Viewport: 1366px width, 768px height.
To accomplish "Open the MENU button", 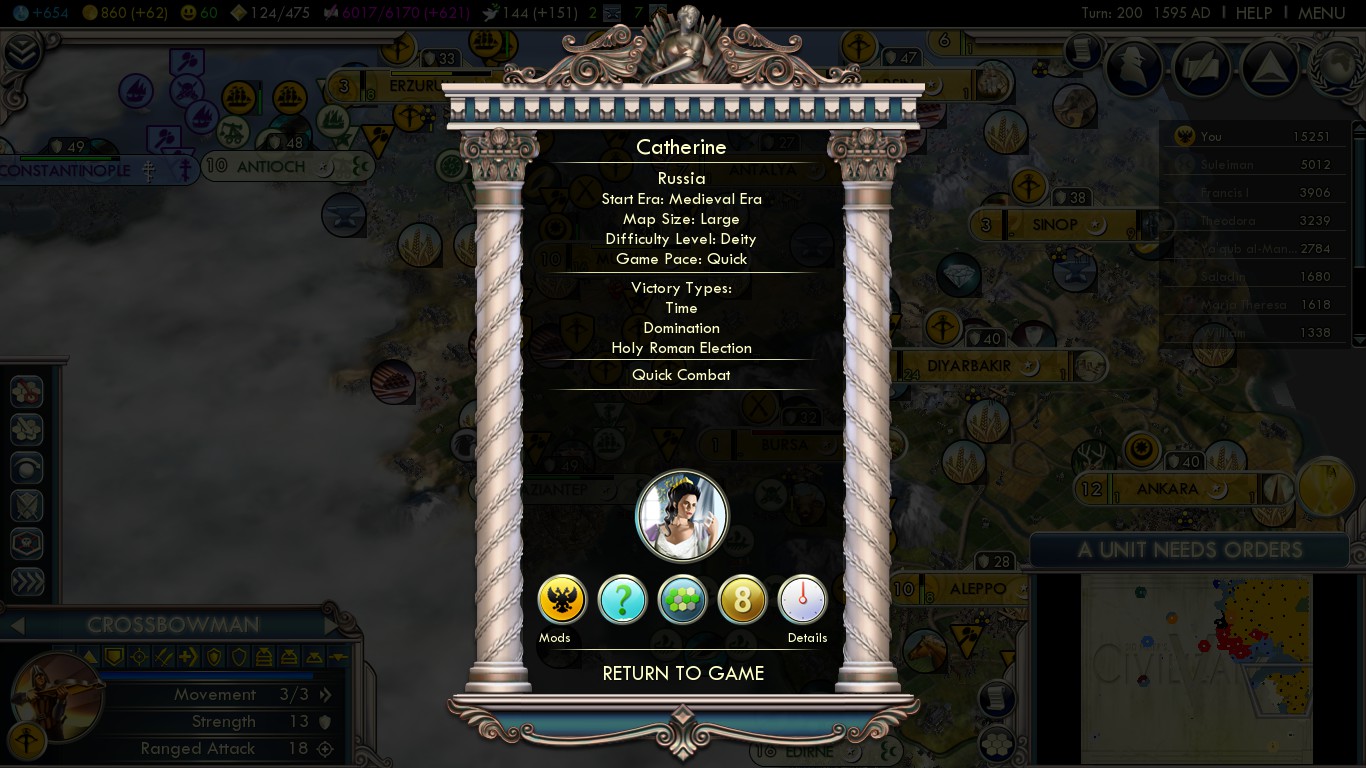I will click(1321, 13).
